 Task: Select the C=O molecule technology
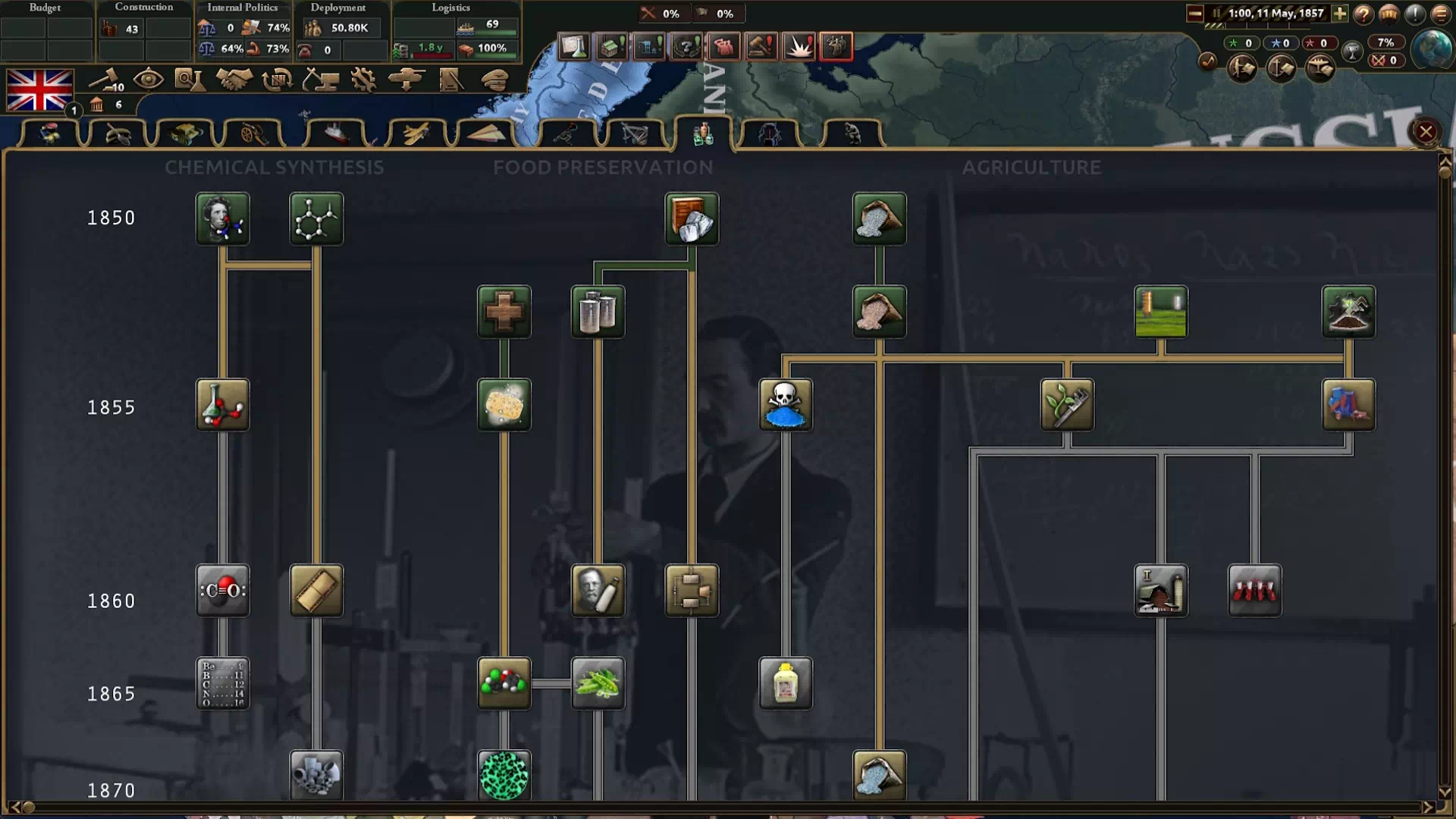[x=222, y=591]
